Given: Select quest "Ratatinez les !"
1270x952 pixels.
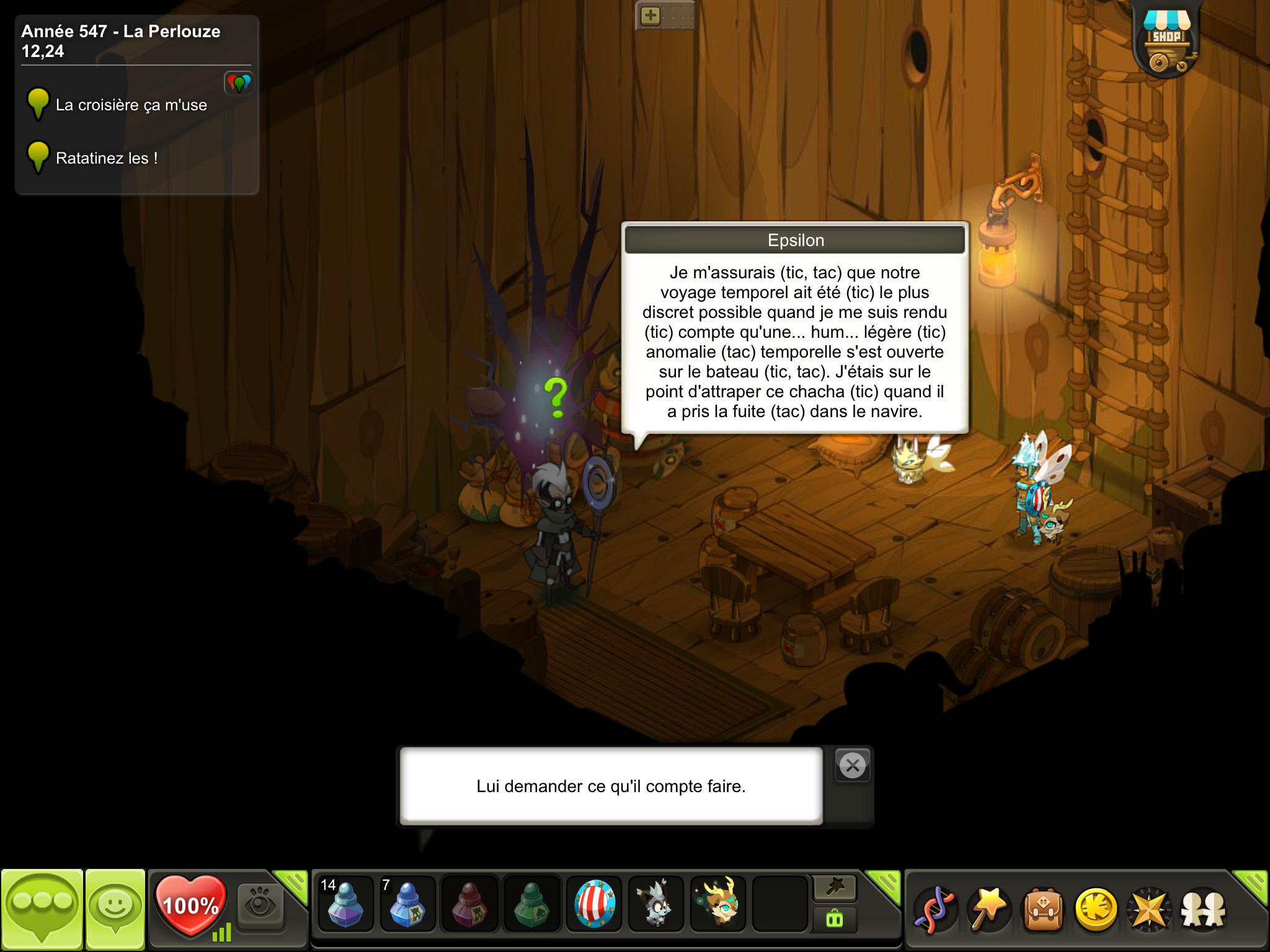Looking at the screenshot, I should (x=106, y=159).
